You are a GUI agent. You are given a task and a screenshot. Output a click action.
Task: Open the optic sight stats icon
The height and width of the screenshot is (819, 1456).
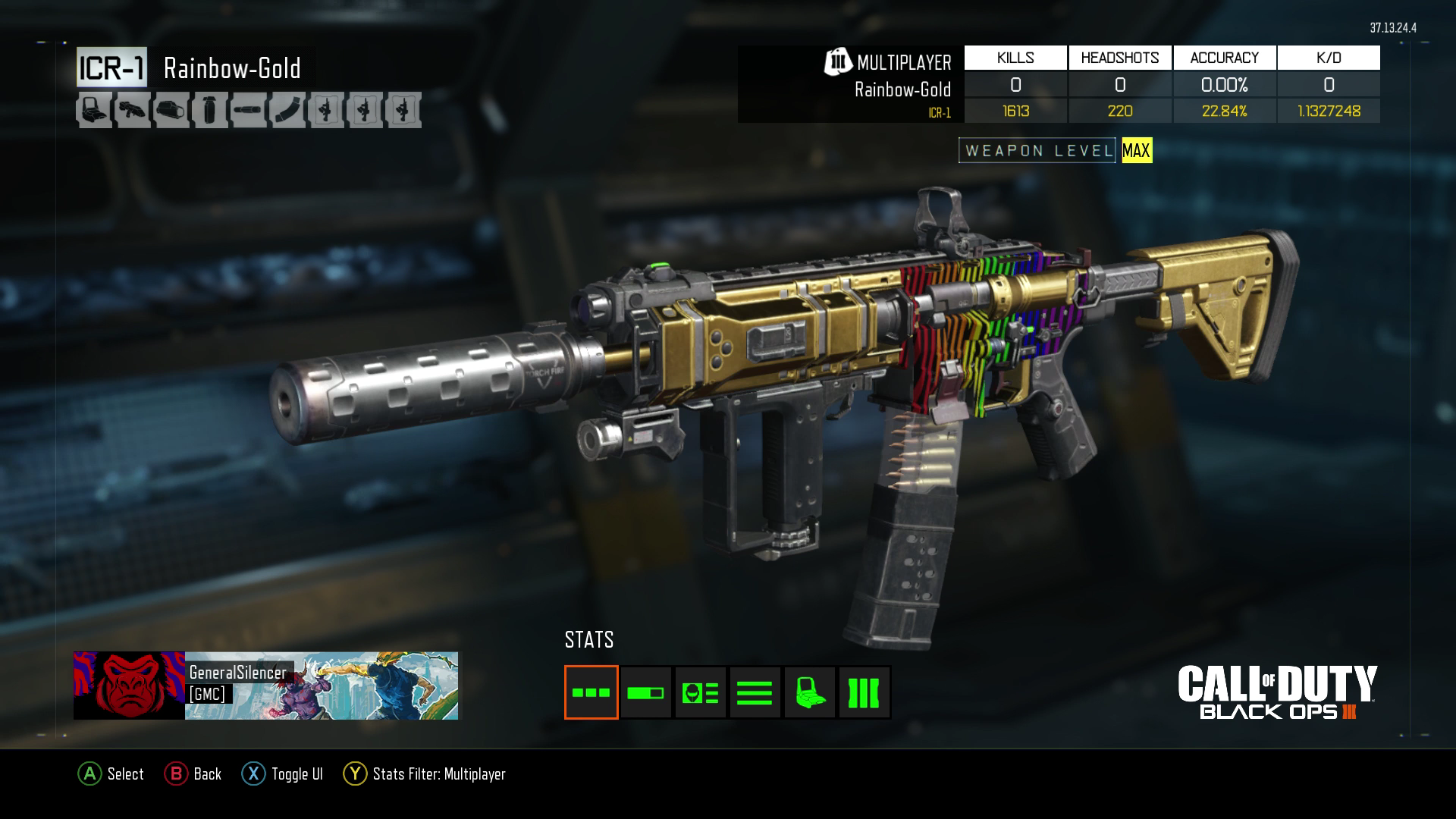coord(810,692)
